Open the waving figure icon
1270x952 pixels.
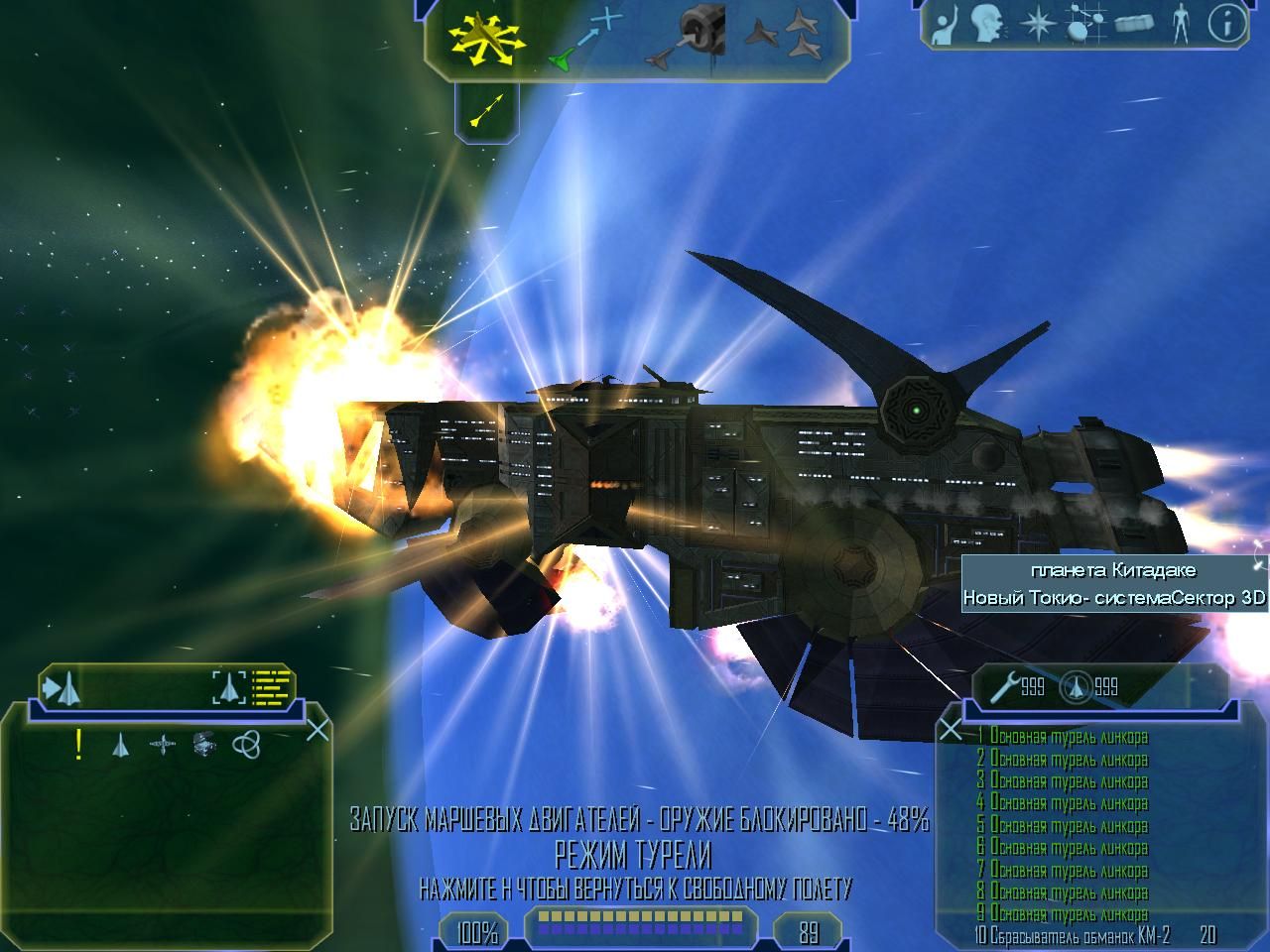click(x=950, y=26)
